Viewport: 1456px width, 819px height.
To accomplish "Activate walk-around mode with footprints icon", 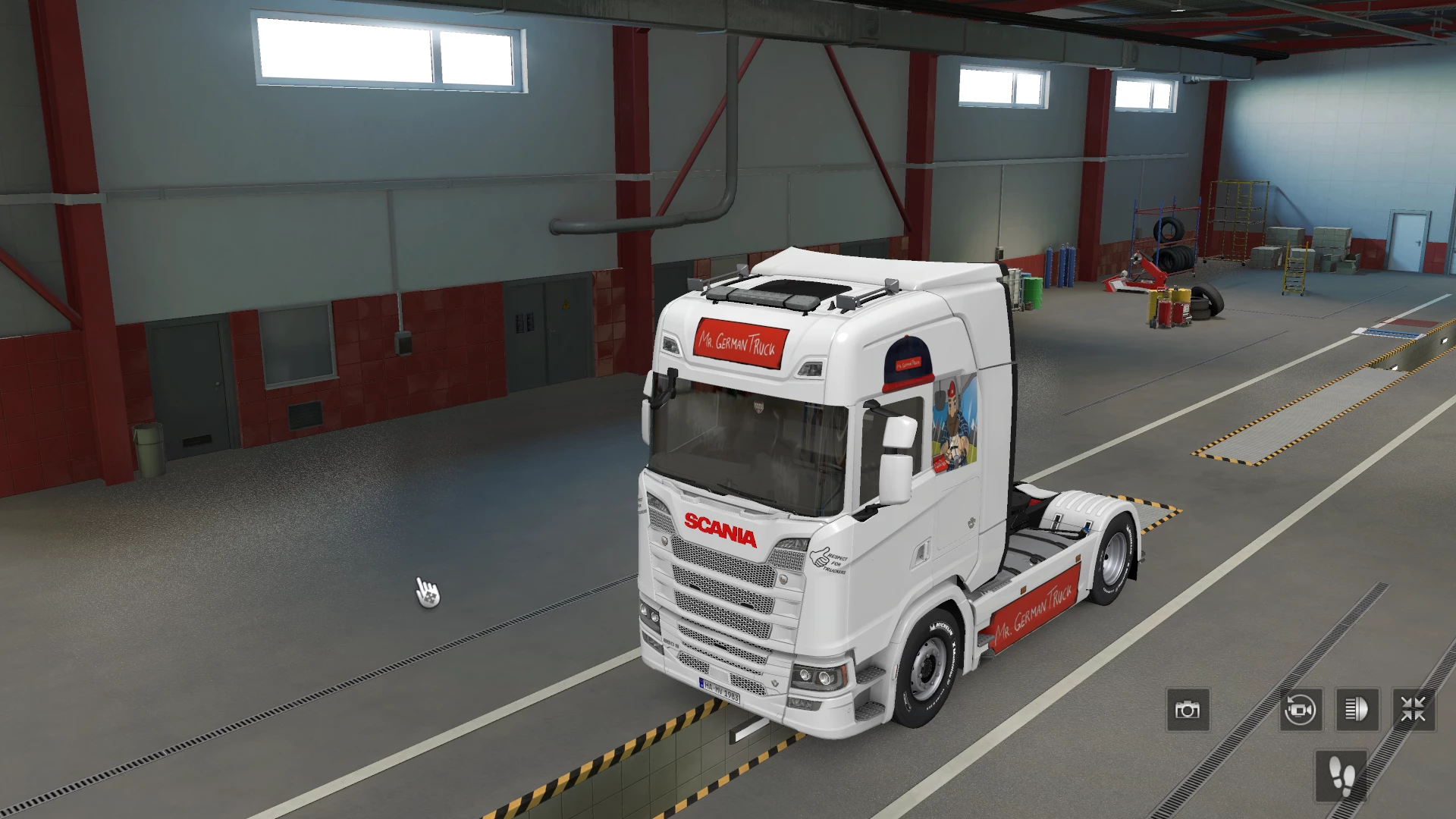I will (1341, 776).
